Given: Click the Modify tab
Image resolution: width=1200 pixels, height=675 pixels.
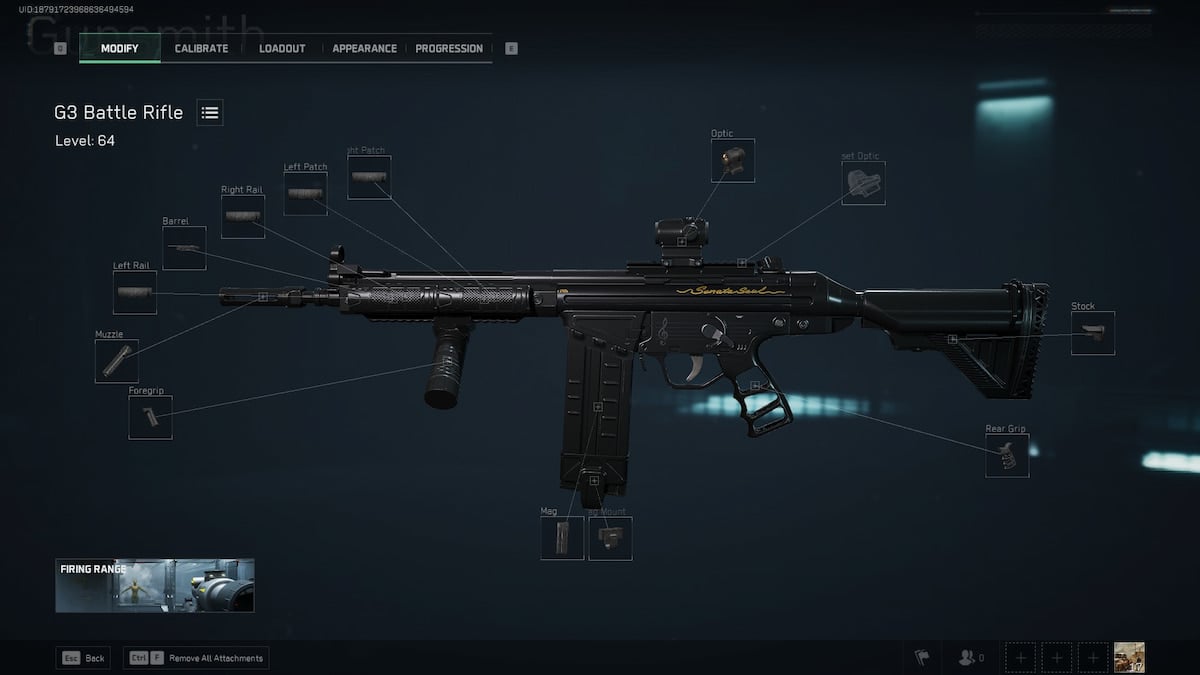Looking at the screenshot, I should 119,48.
